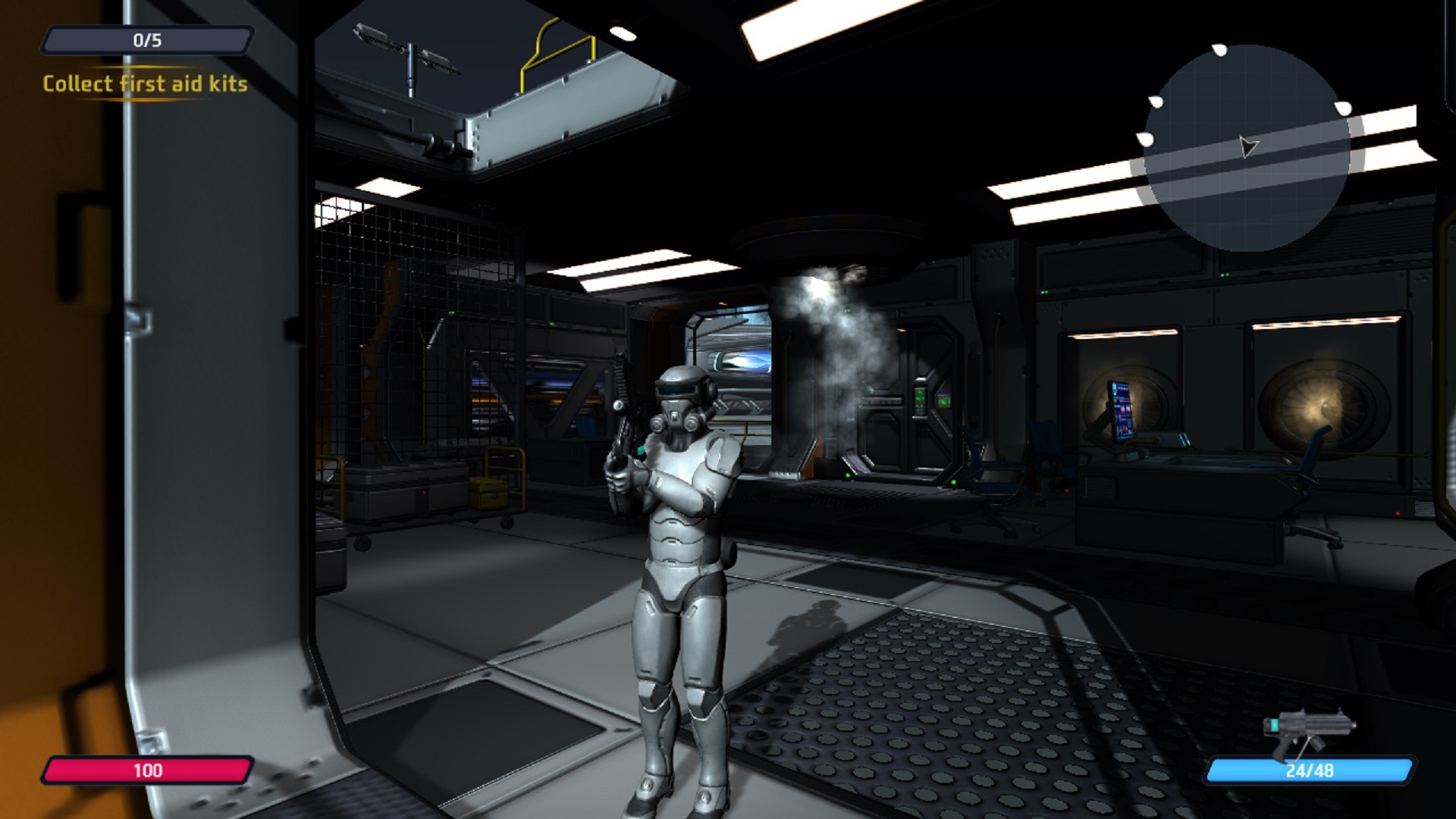Open the Collect first aid kits objective
This screenshot has height=819, width=1456.
coord(145,83)
